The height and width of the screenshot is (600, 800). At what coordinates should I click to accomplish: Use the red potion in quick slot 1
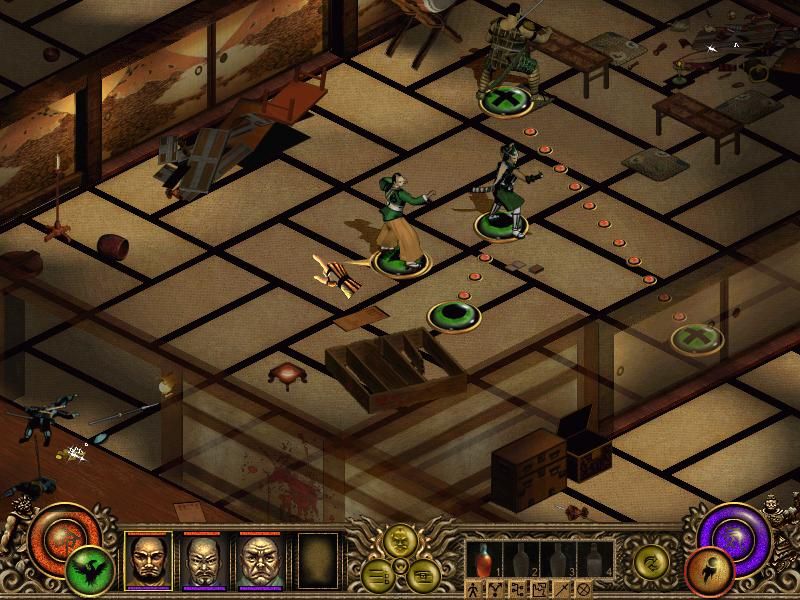483,556
